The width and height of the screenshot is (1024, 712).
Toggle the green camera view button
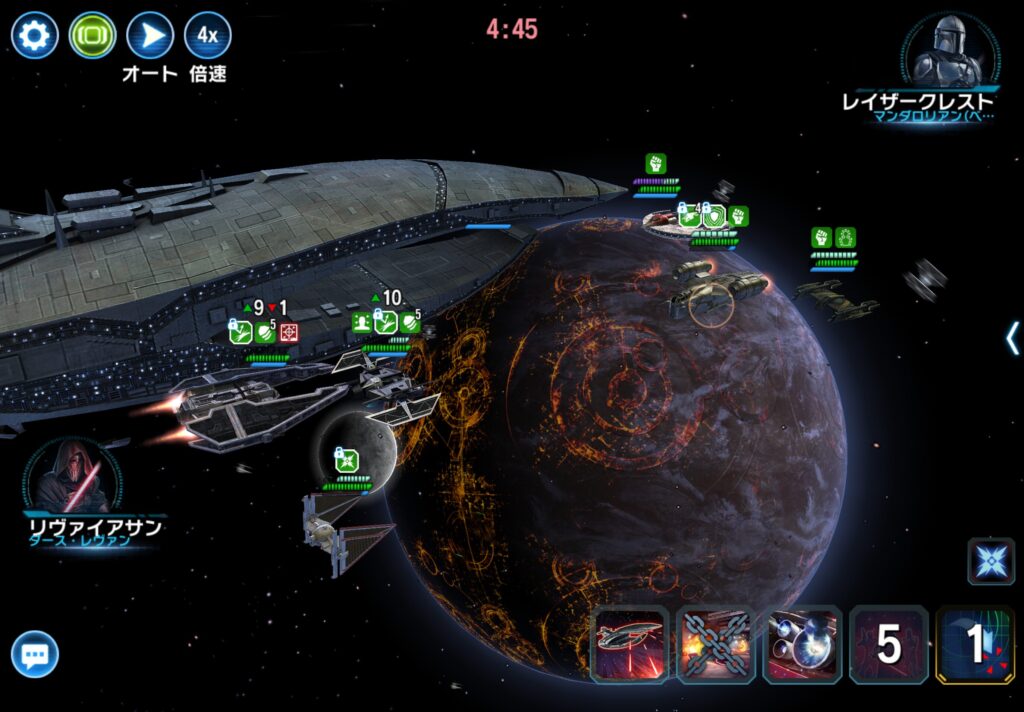[92, 36]
